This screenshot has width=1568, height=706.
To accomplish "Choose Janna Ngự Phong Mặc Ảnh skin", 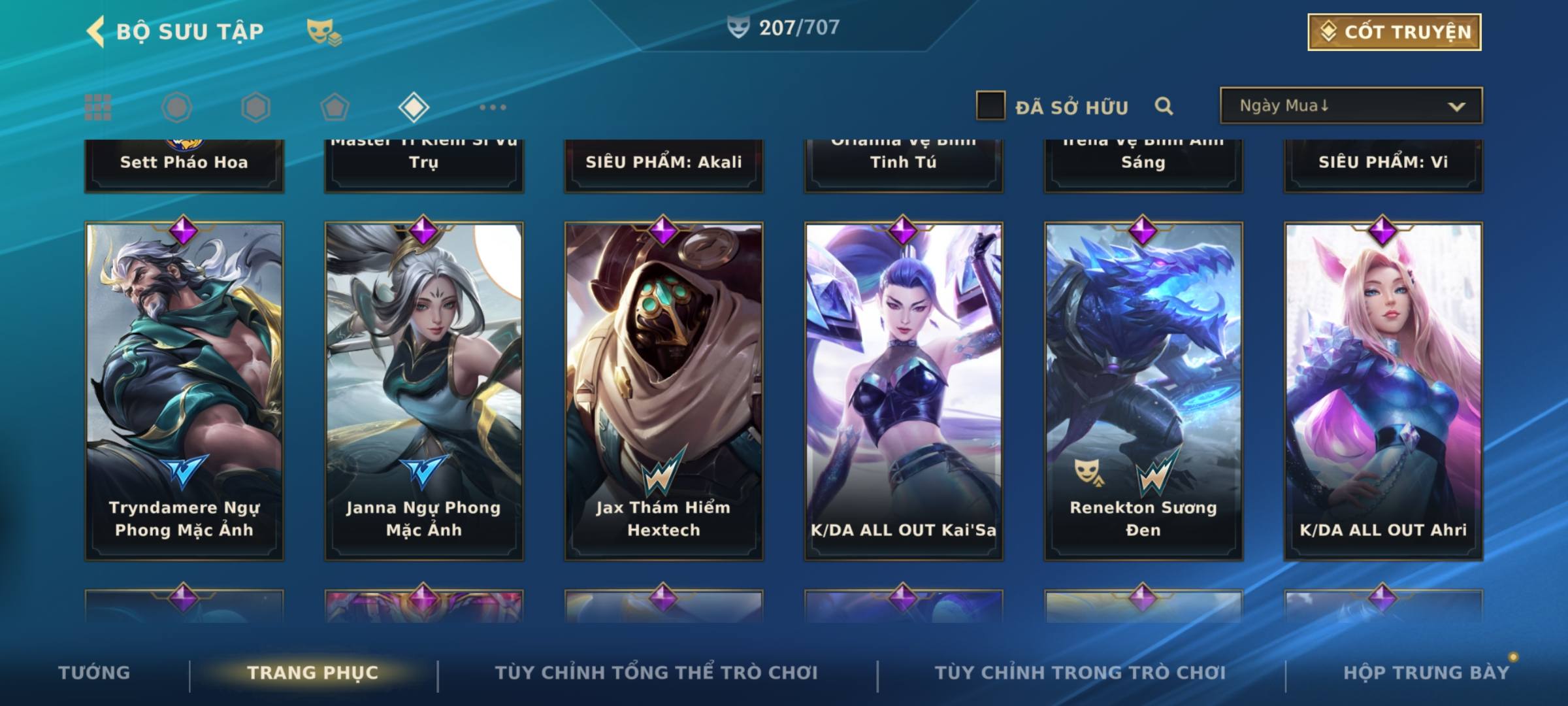I will pyautogui.click(x=424, y=391).
